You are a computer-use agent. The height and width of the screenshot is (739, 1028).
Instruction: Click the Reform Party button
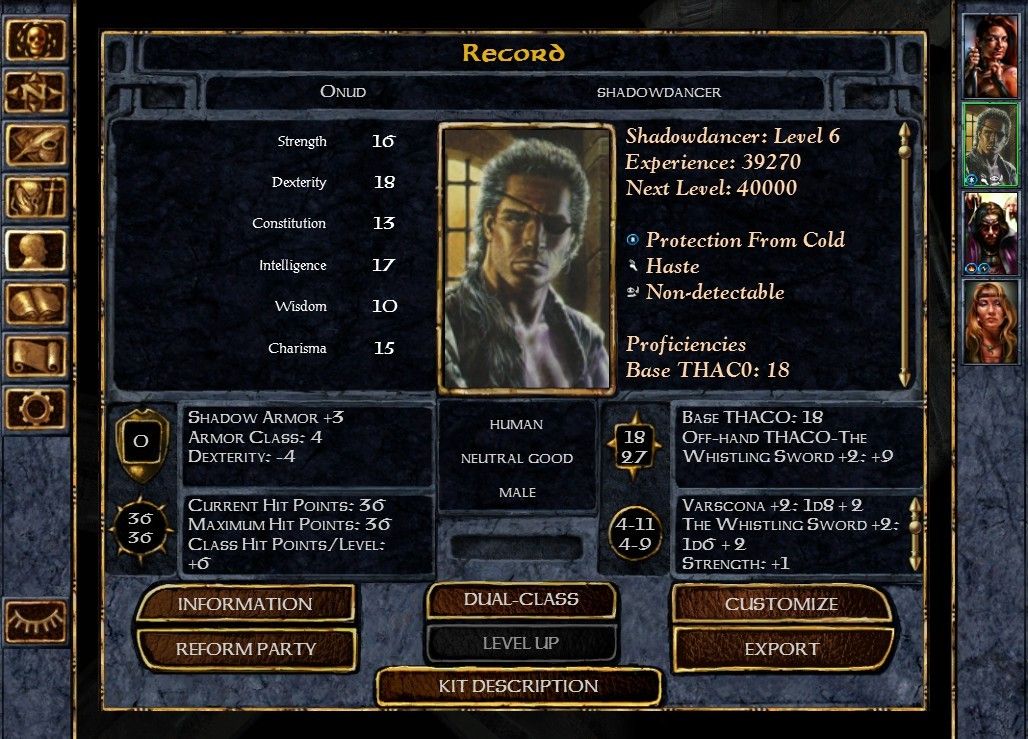[x=245, y=649]
